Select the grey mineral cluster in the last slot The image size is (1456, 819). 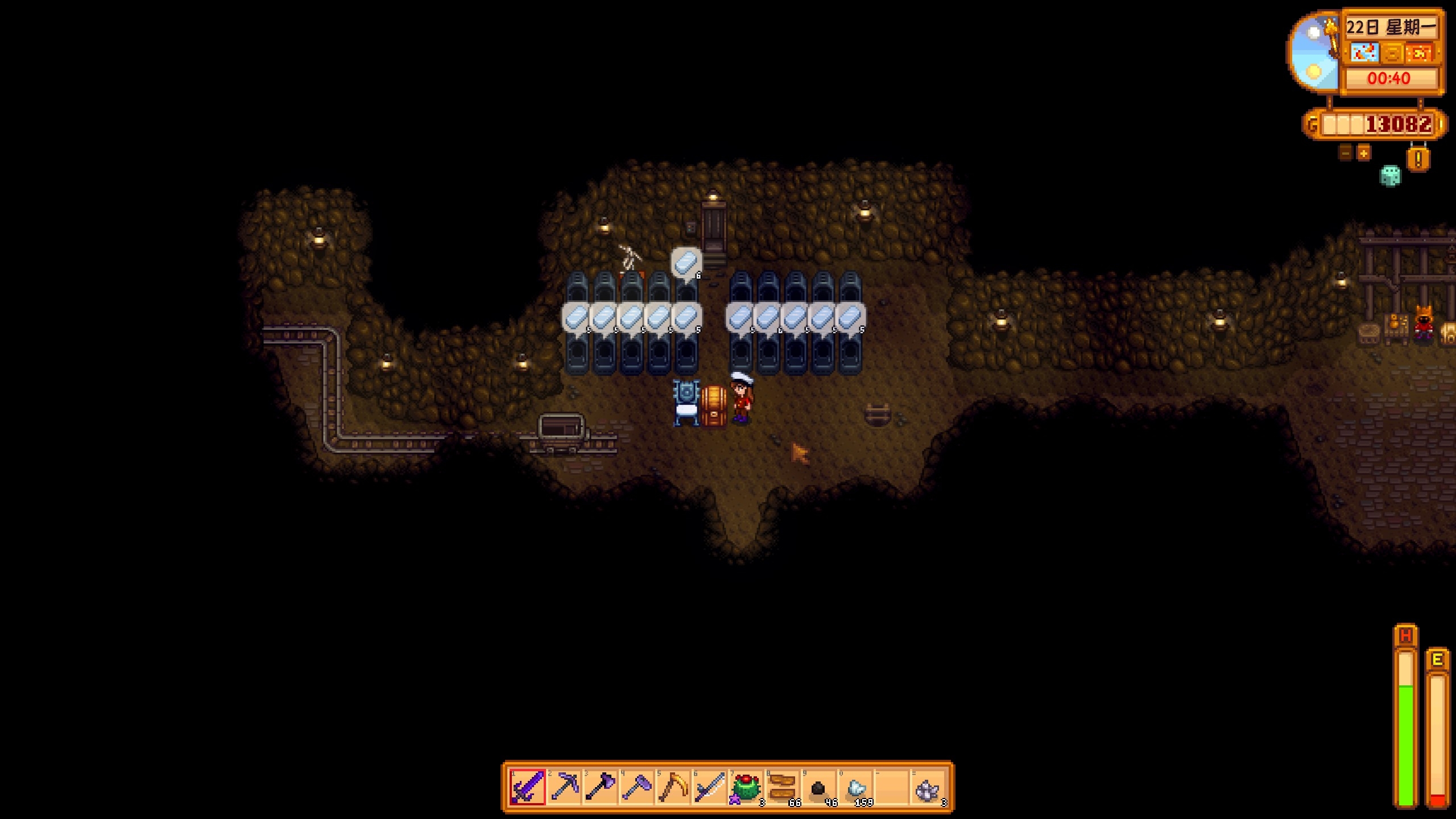pyautogui.click(x=928, y=788)
